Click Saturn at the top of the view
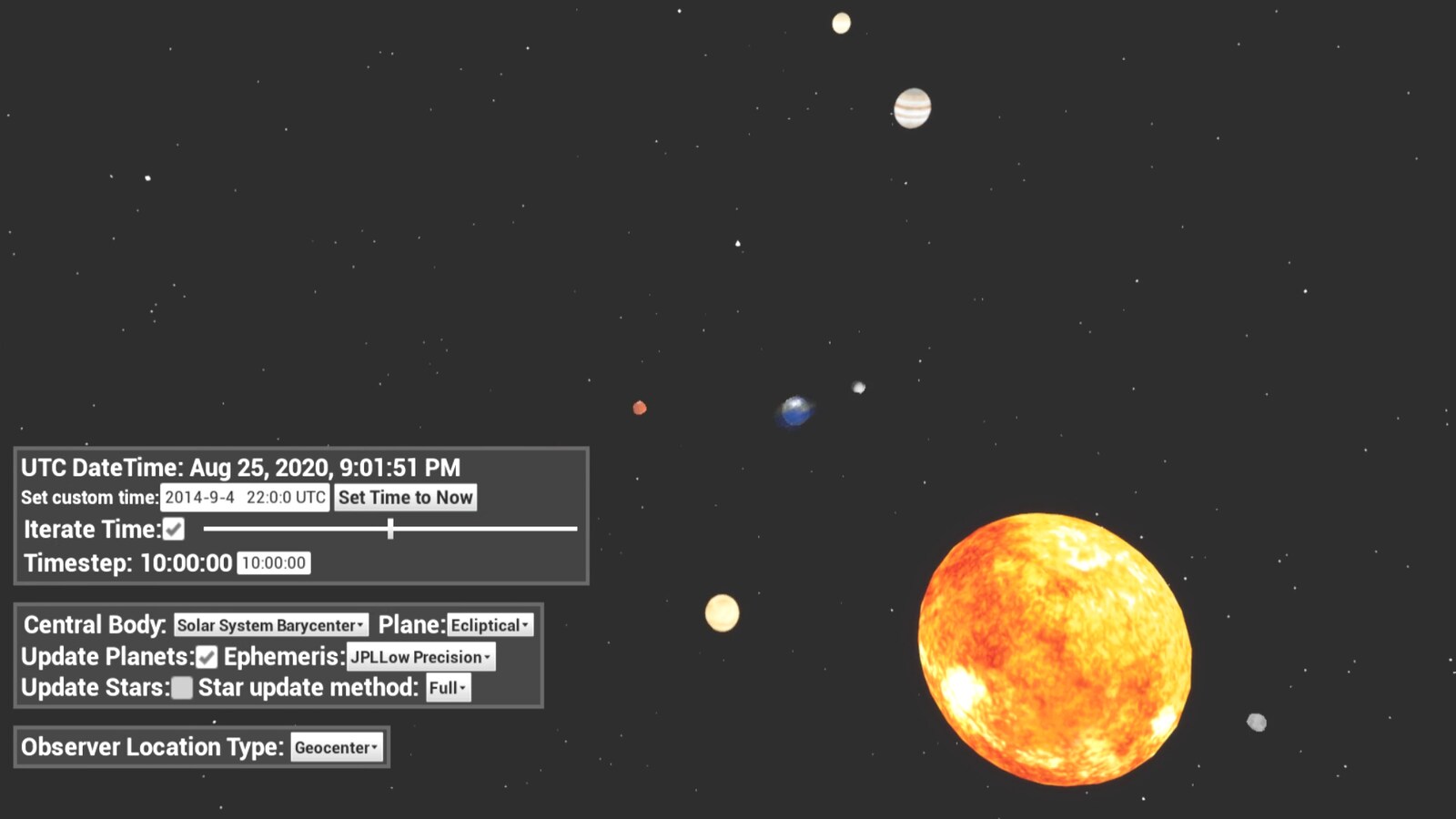 (x=842, y=22)
